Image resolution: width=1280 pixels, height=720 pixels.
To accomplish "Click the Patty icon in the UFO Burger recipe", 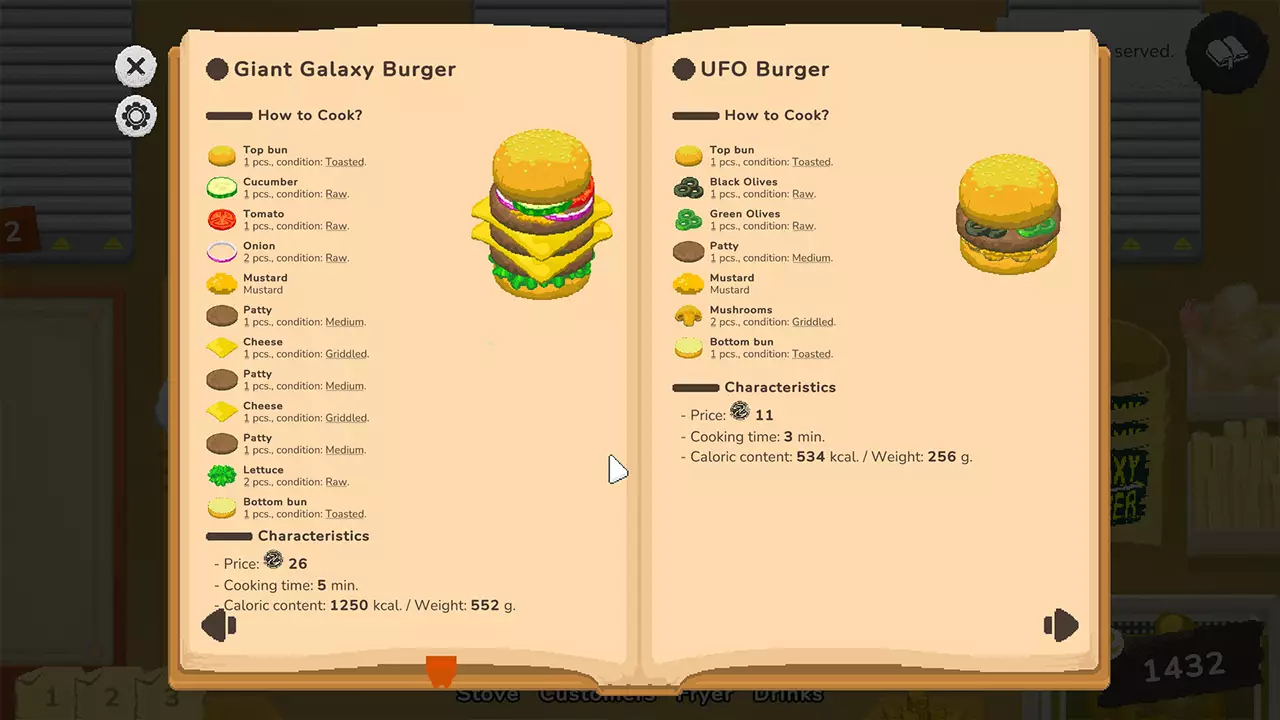I will pos(688,251).
